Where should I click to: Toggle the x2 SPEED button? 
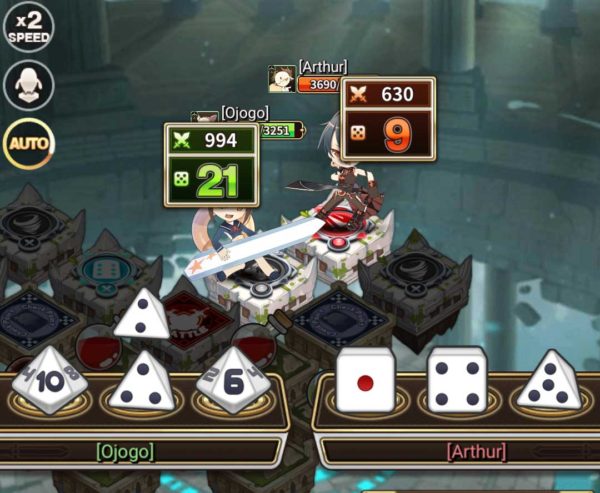(x=28, y=27)
